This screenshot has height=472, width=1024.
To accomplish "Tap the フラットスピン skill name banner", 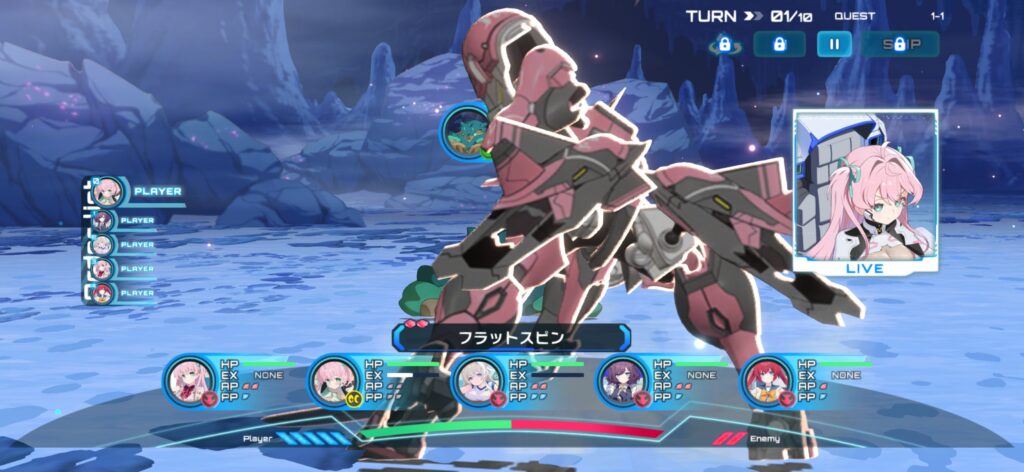I will 512,338.
